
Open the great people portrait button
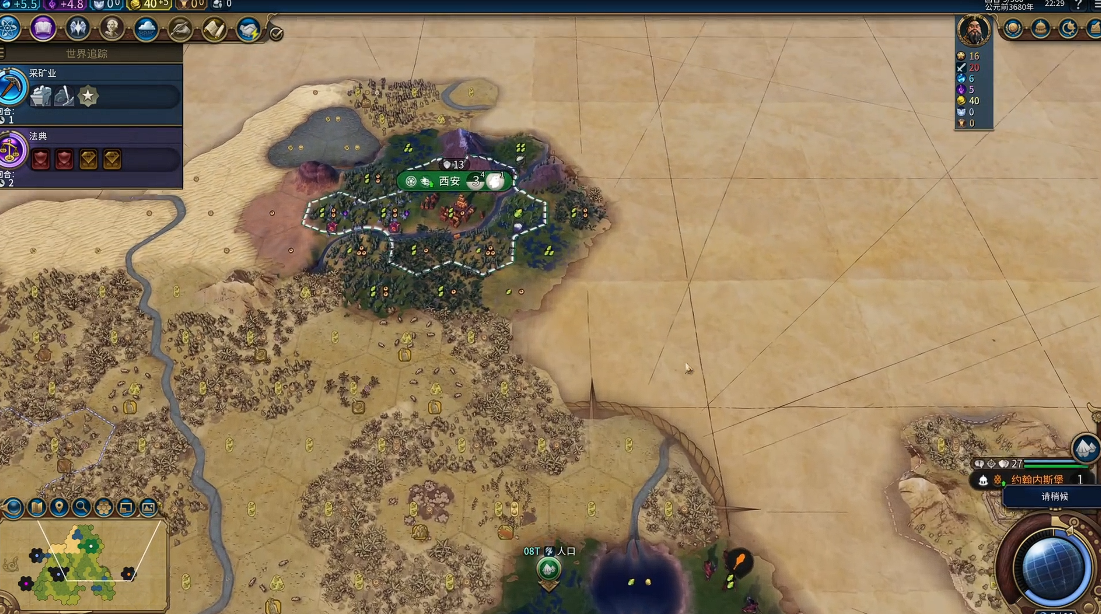112,28
